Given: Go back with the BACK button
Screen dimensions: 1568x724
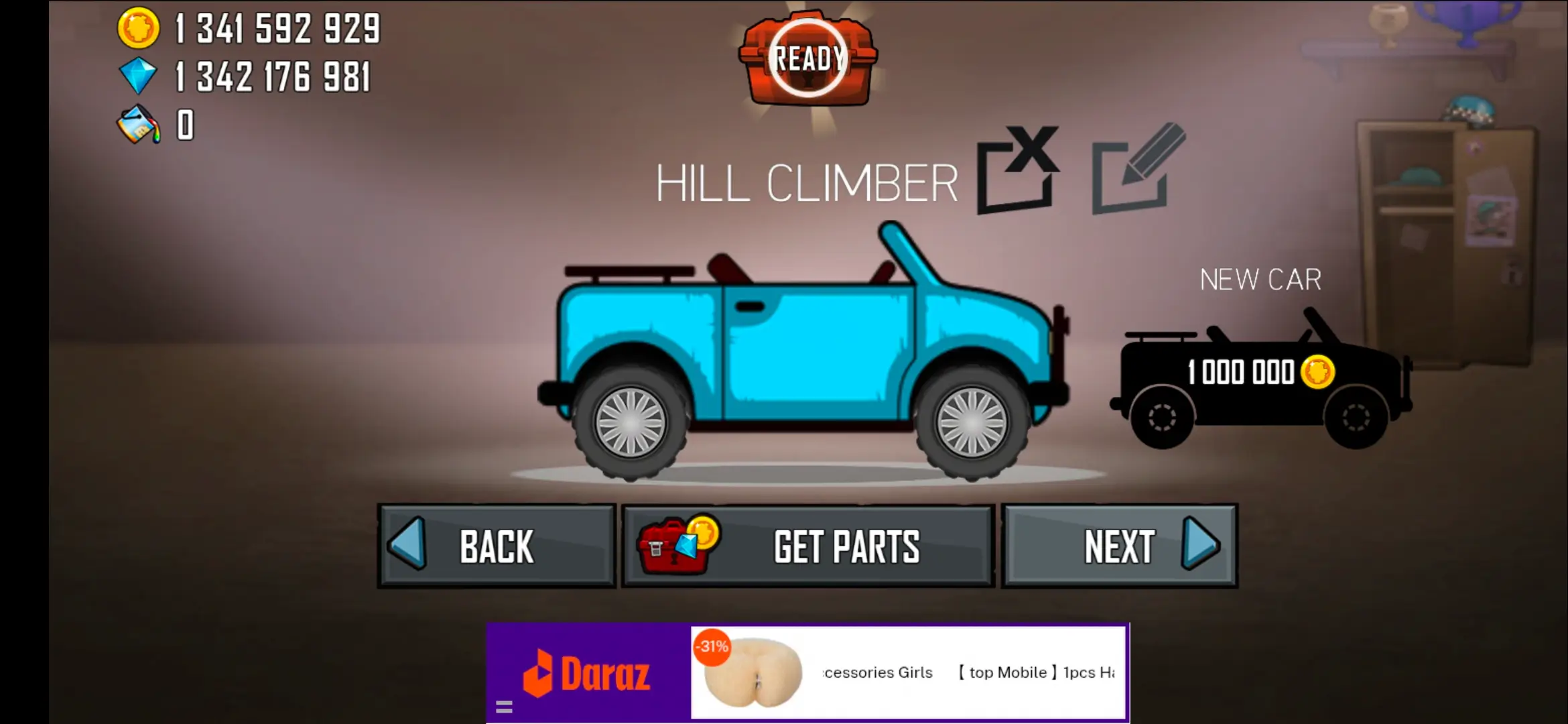Looking at the screenshot, I should pos(497,546).
